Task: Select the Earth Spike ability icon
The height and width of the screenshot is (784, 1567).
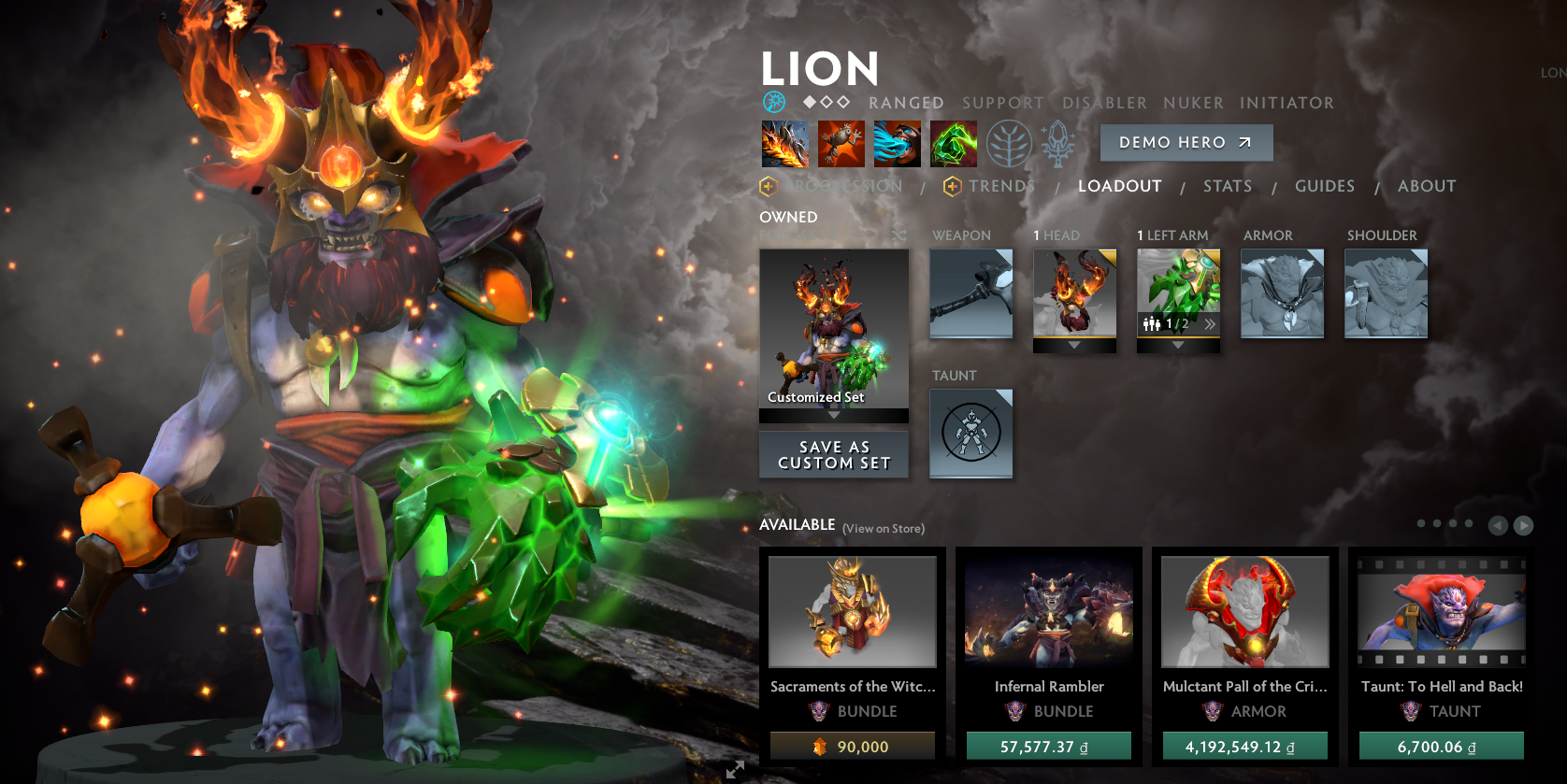Action: pos(785,145)
